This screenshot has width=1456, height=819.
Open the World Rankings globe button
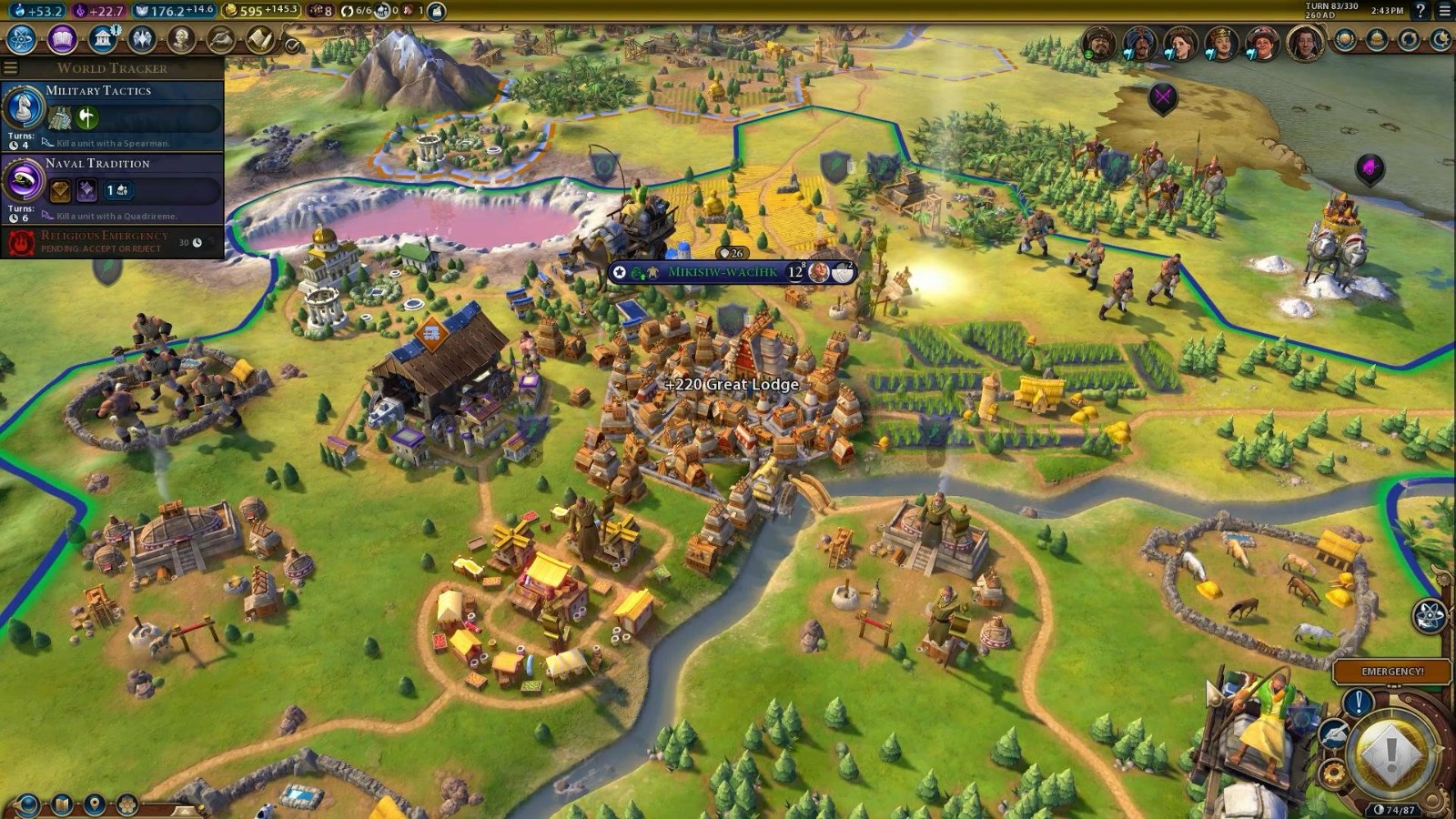[1345, 40]
